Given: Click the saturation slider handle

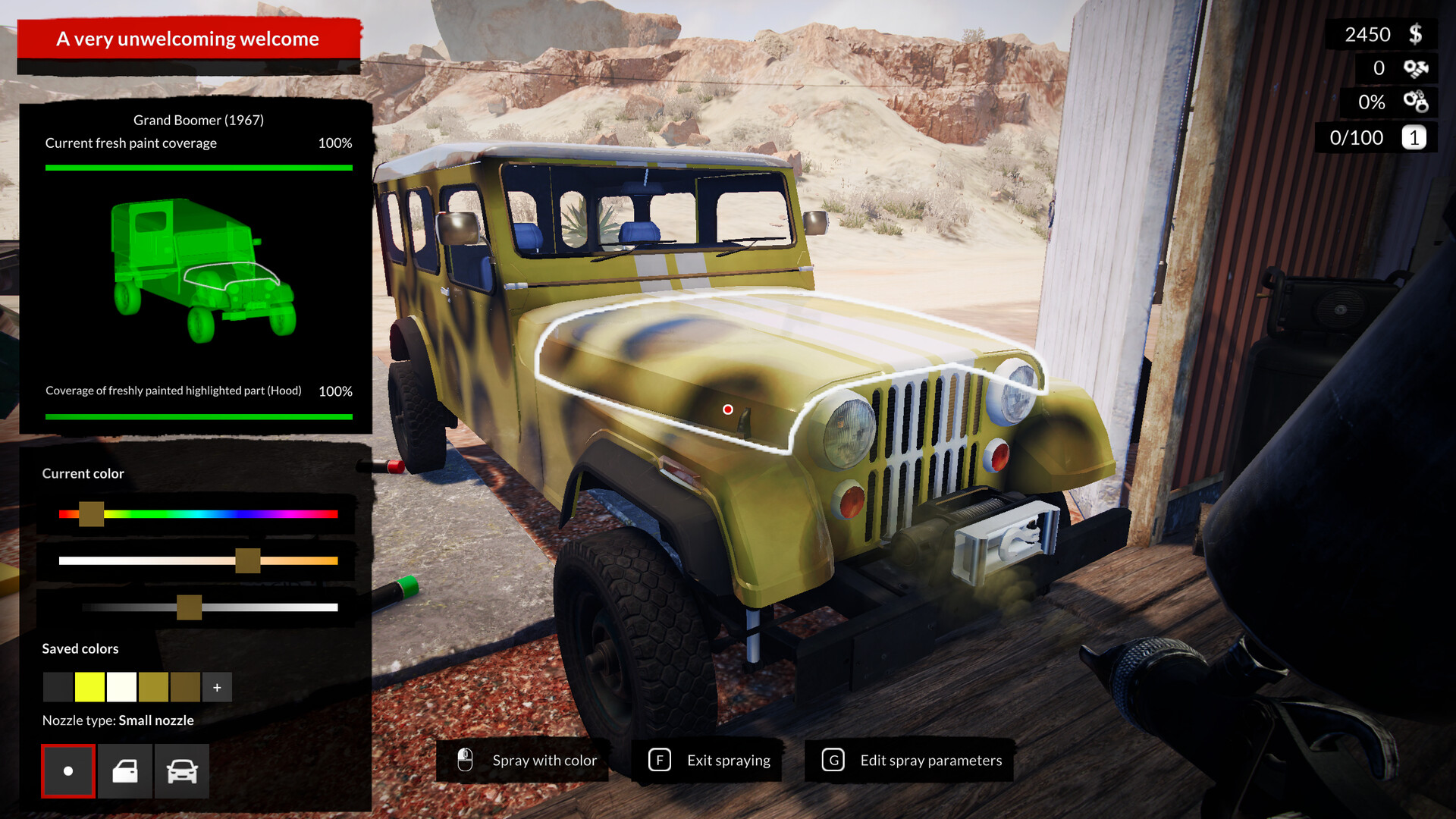Looking at the screenshot, I should [x=248, y=561].
